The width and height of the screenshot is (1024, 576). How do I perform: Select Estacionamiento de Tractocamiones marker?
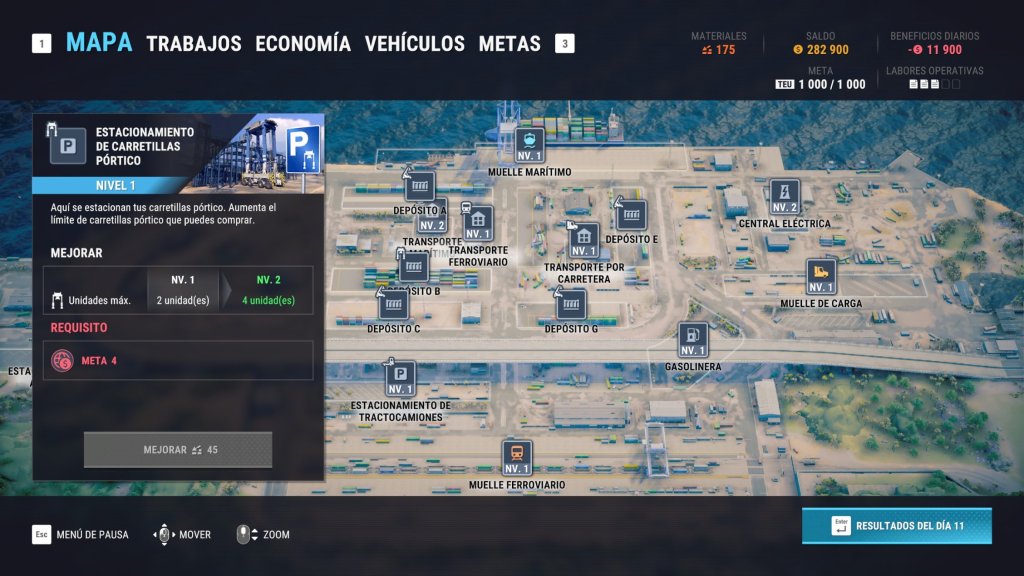(400, 379)
